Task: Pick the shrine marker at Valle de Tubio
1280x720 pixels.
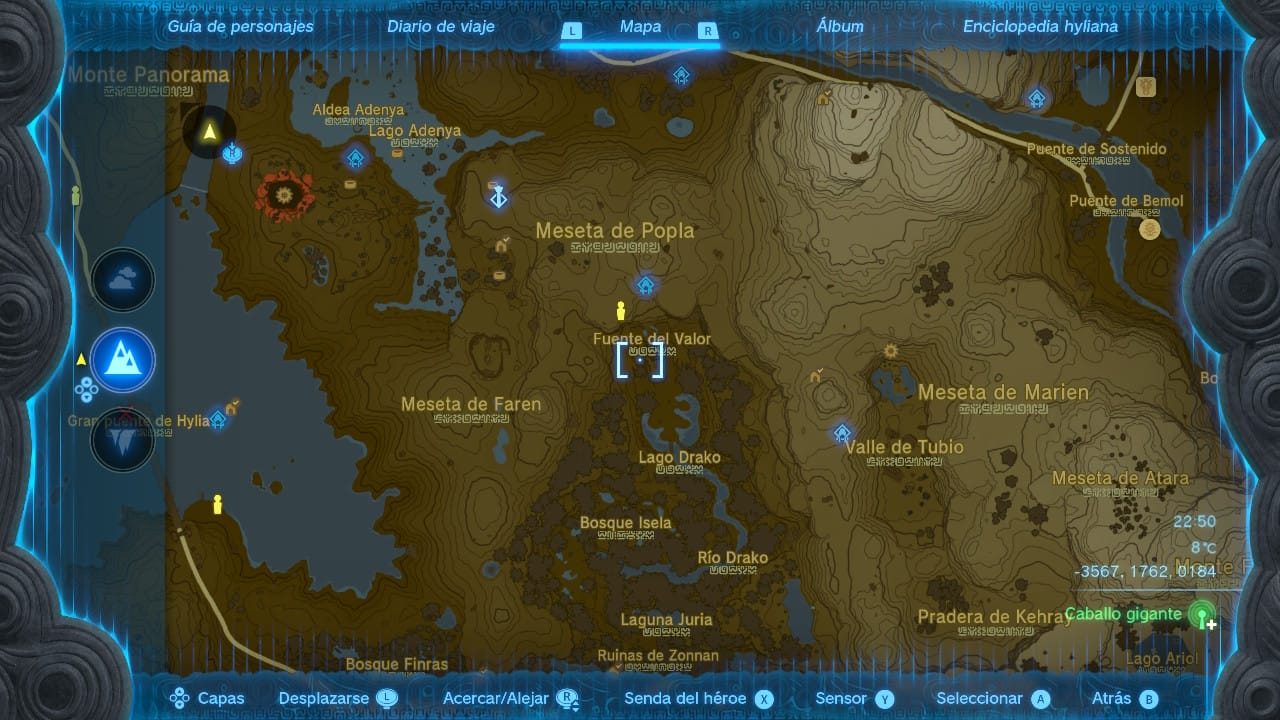Action: click(843, 433)
